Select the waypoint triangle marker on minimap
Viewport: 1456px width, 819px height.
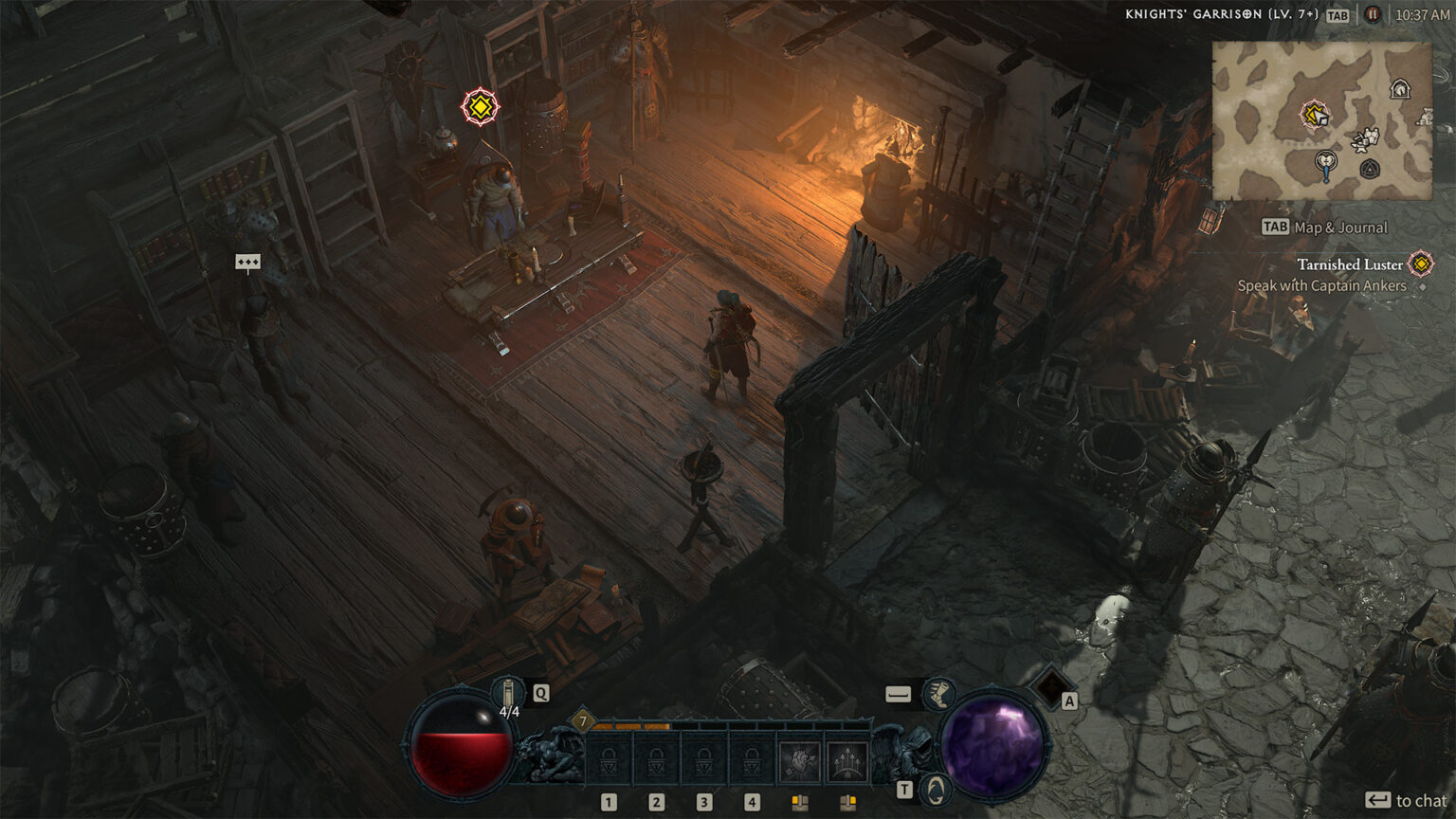(1369, 170)
